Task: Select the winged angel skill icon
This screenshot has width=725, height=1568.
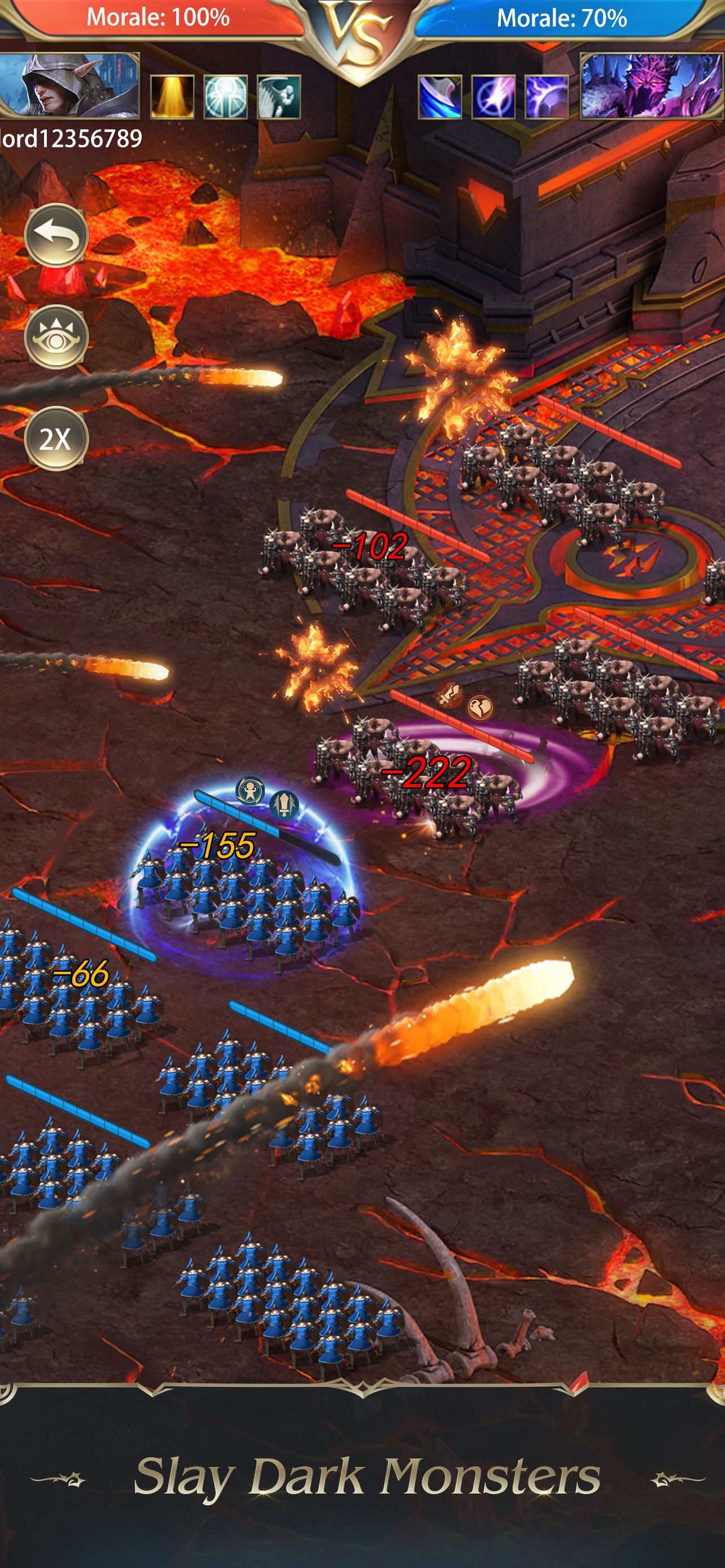Action: [279, 97]
